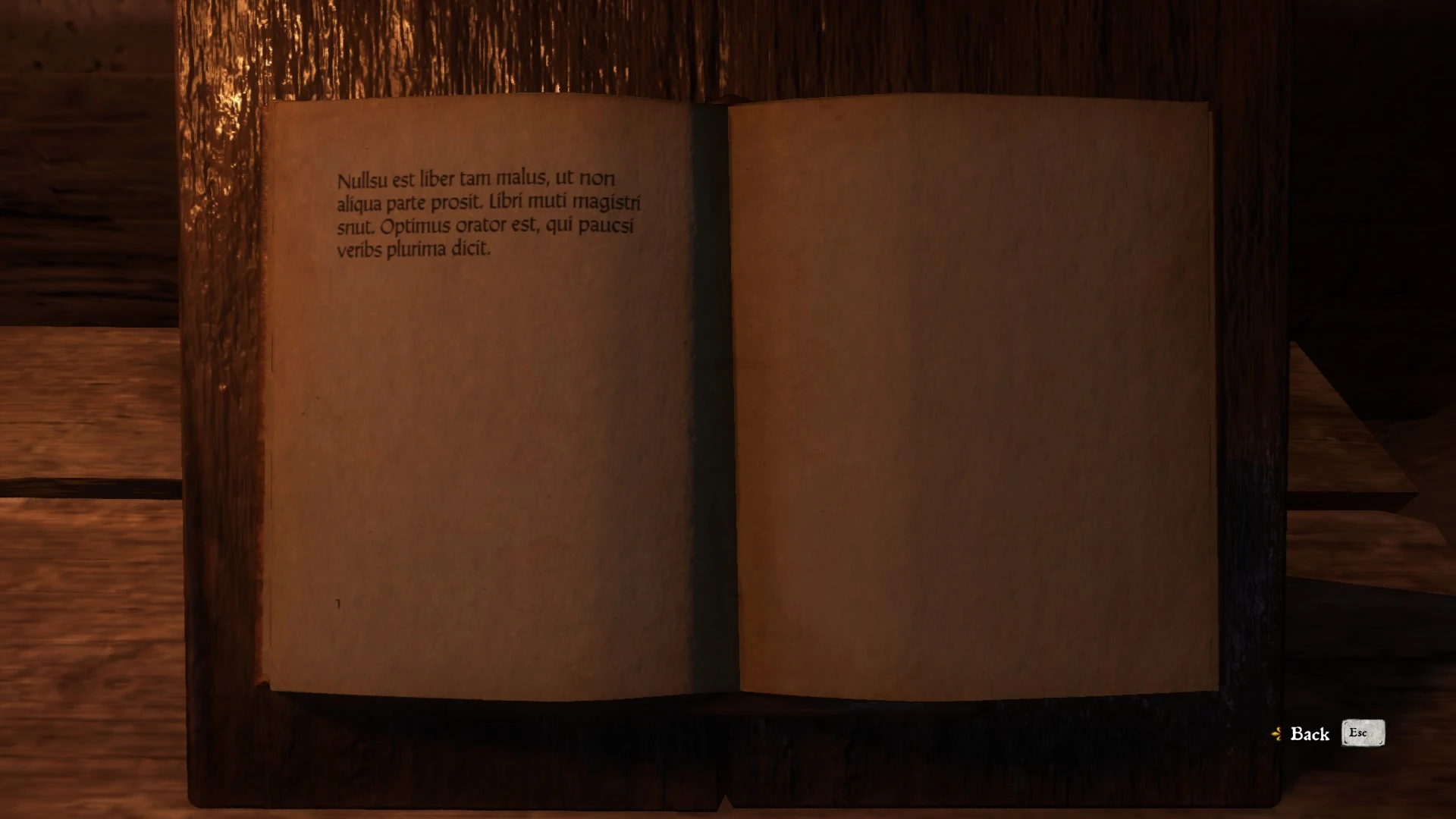Click Back to close the book
Viewport: 1456px width, 819px height.
pyautogui.click(x=1309, y=734)
